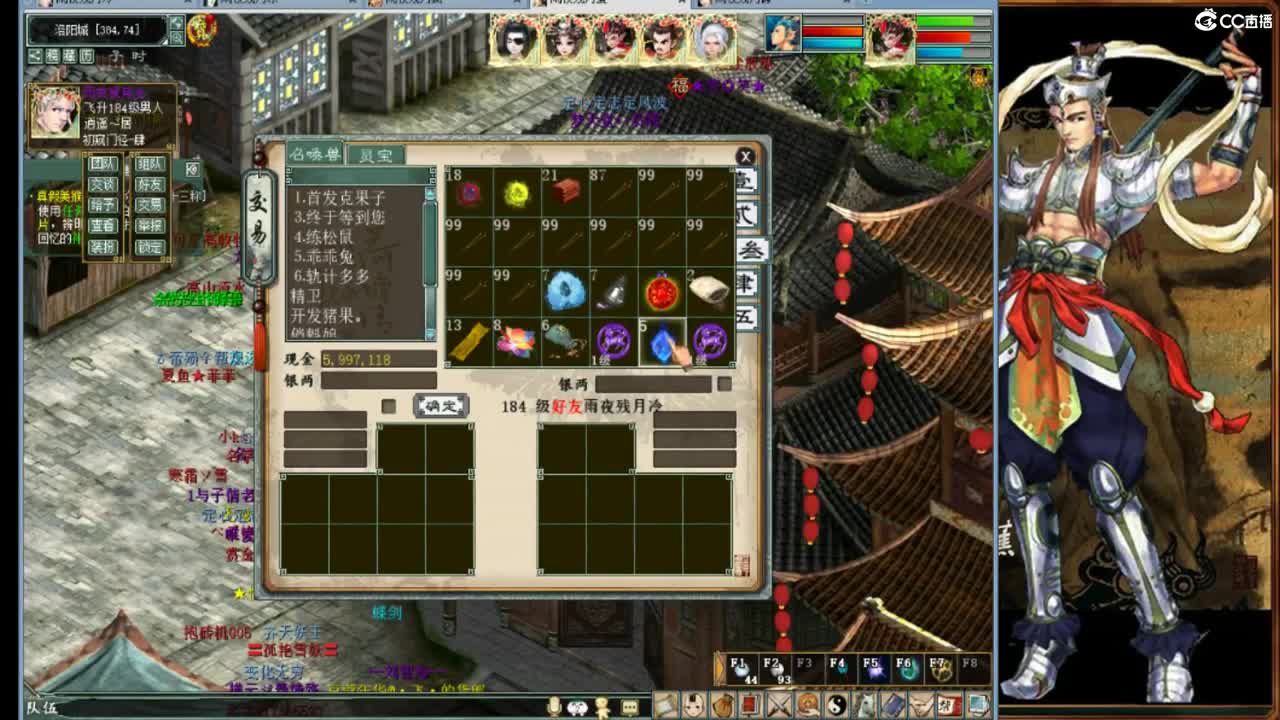Tick the checkbox beside the 确定 button
Image resolution: width=1280 pixels, height=720 pixels.
point(387,404)
